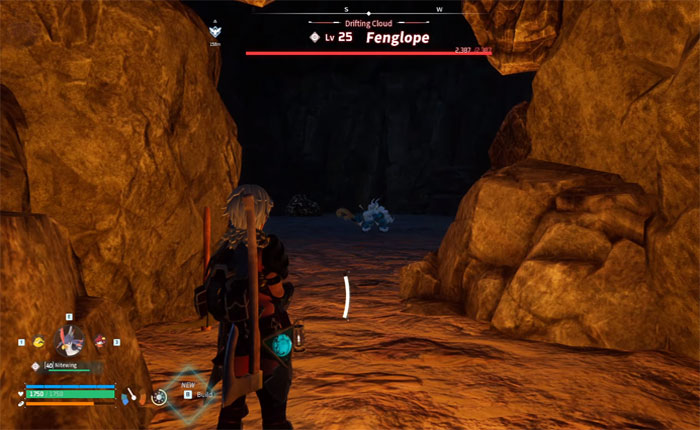
Task: Open the Build menu diamond
Action: (185, 391)
